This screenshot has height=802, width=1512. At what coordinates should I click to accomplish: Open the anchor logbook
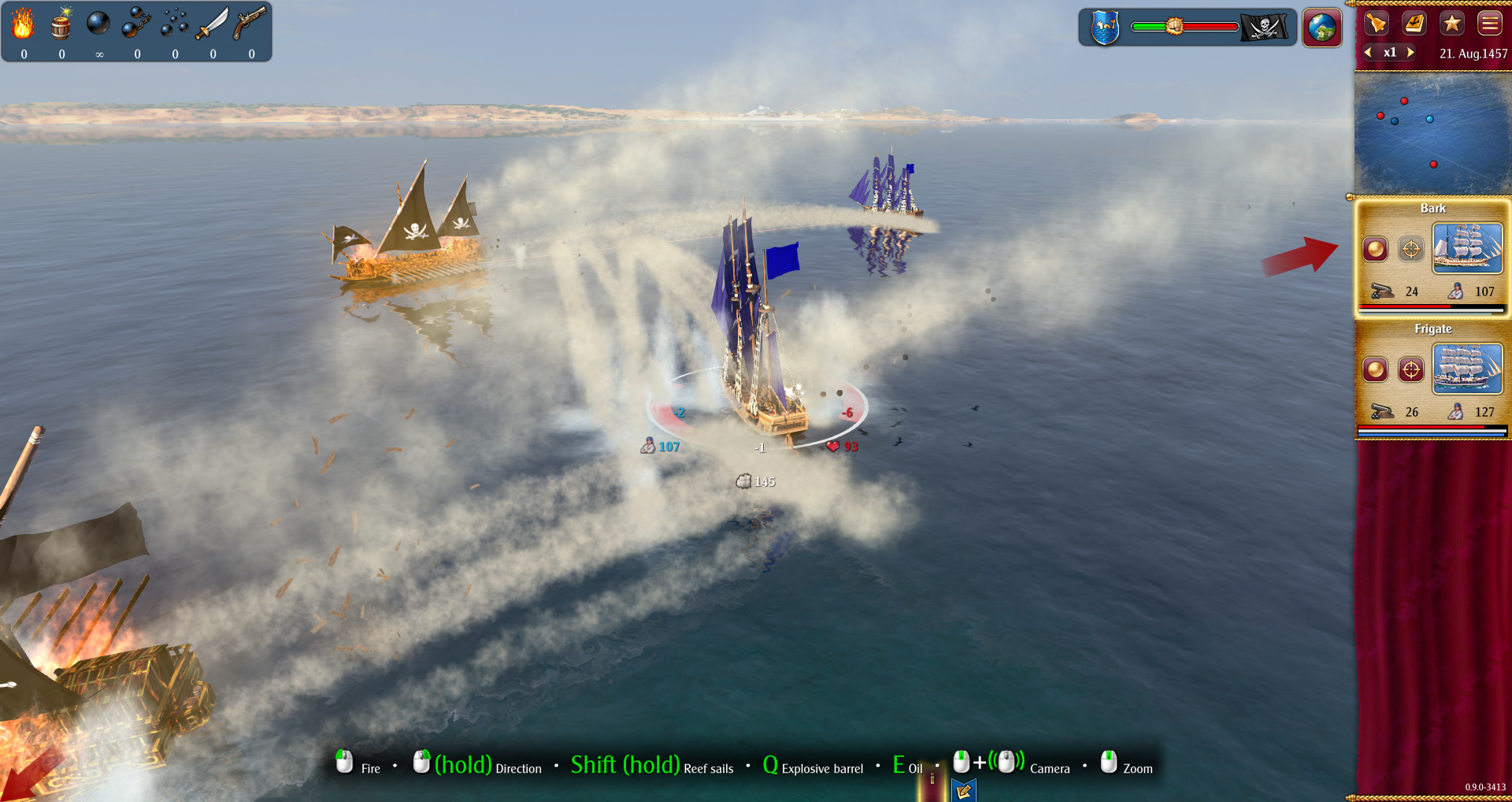[x=1414, y=23]
